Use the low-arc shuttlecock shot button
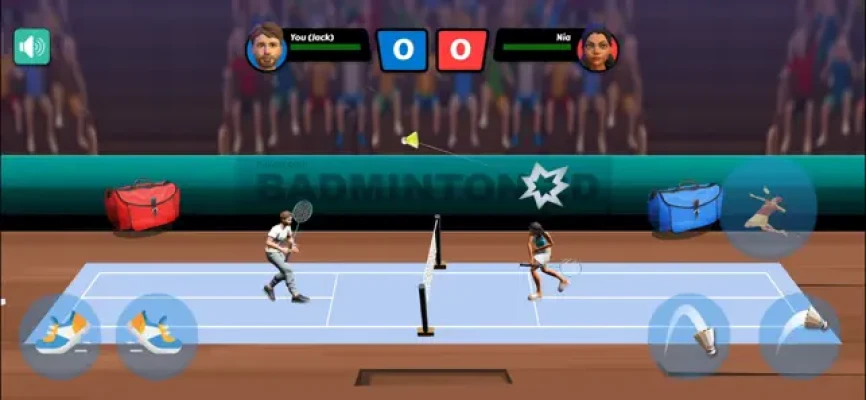866x400 pixels. [x=799, y=334]
